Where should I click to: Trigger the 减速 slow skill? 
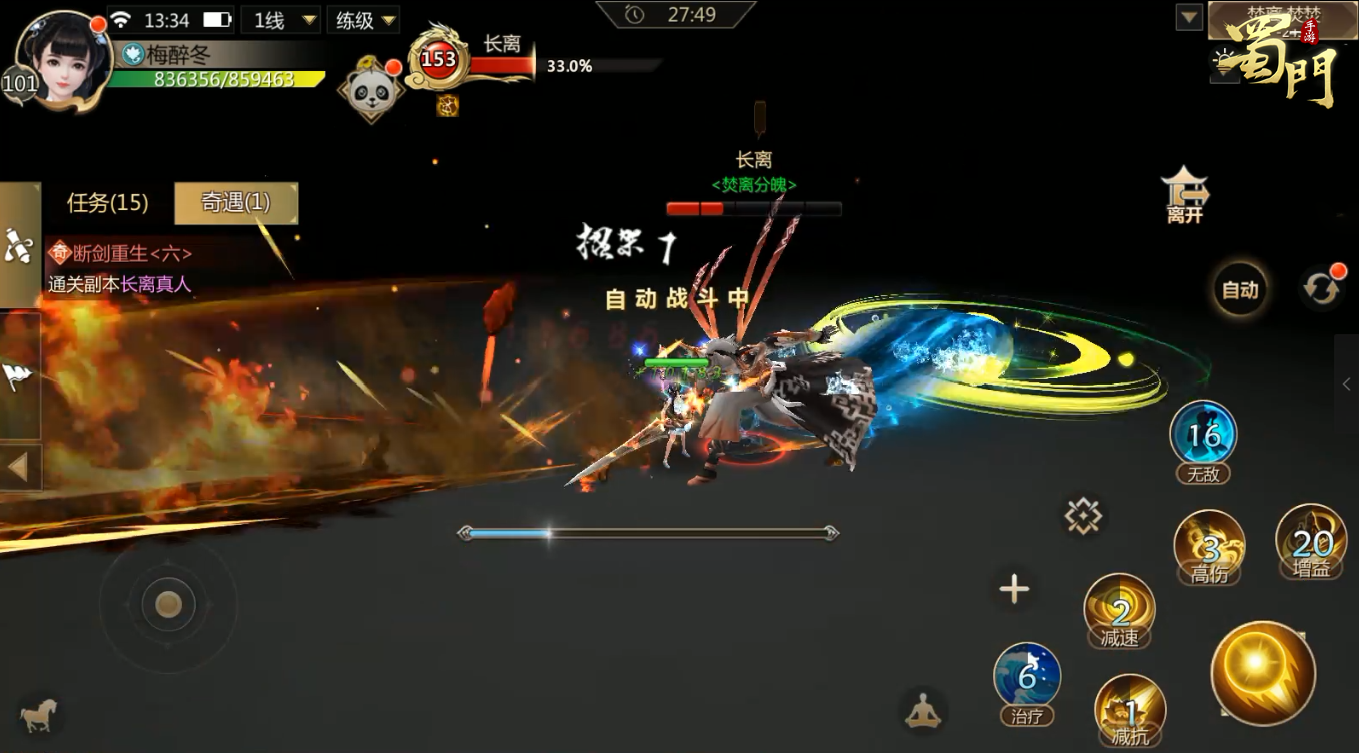pyautogui.click(x=1119, y=609)
